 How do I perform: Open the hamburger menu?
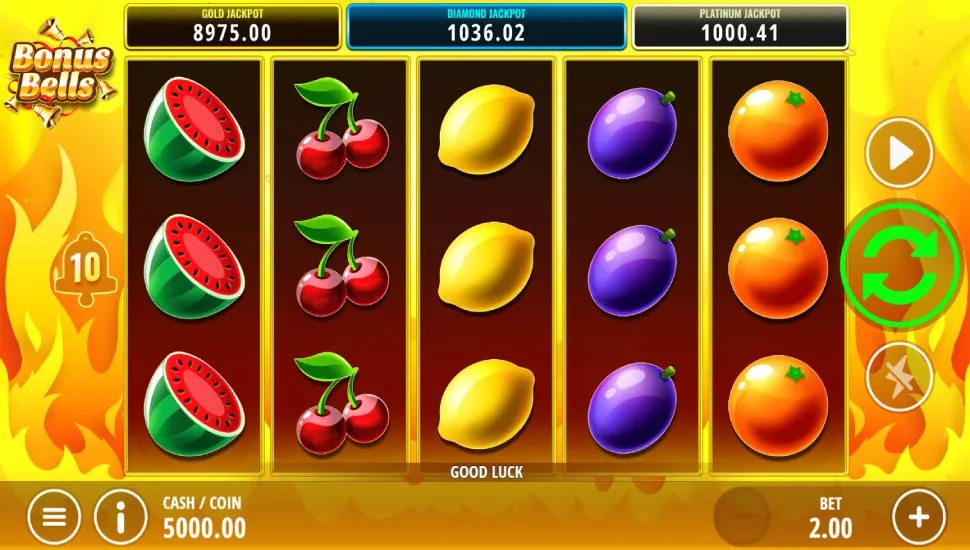coord(54,517)
